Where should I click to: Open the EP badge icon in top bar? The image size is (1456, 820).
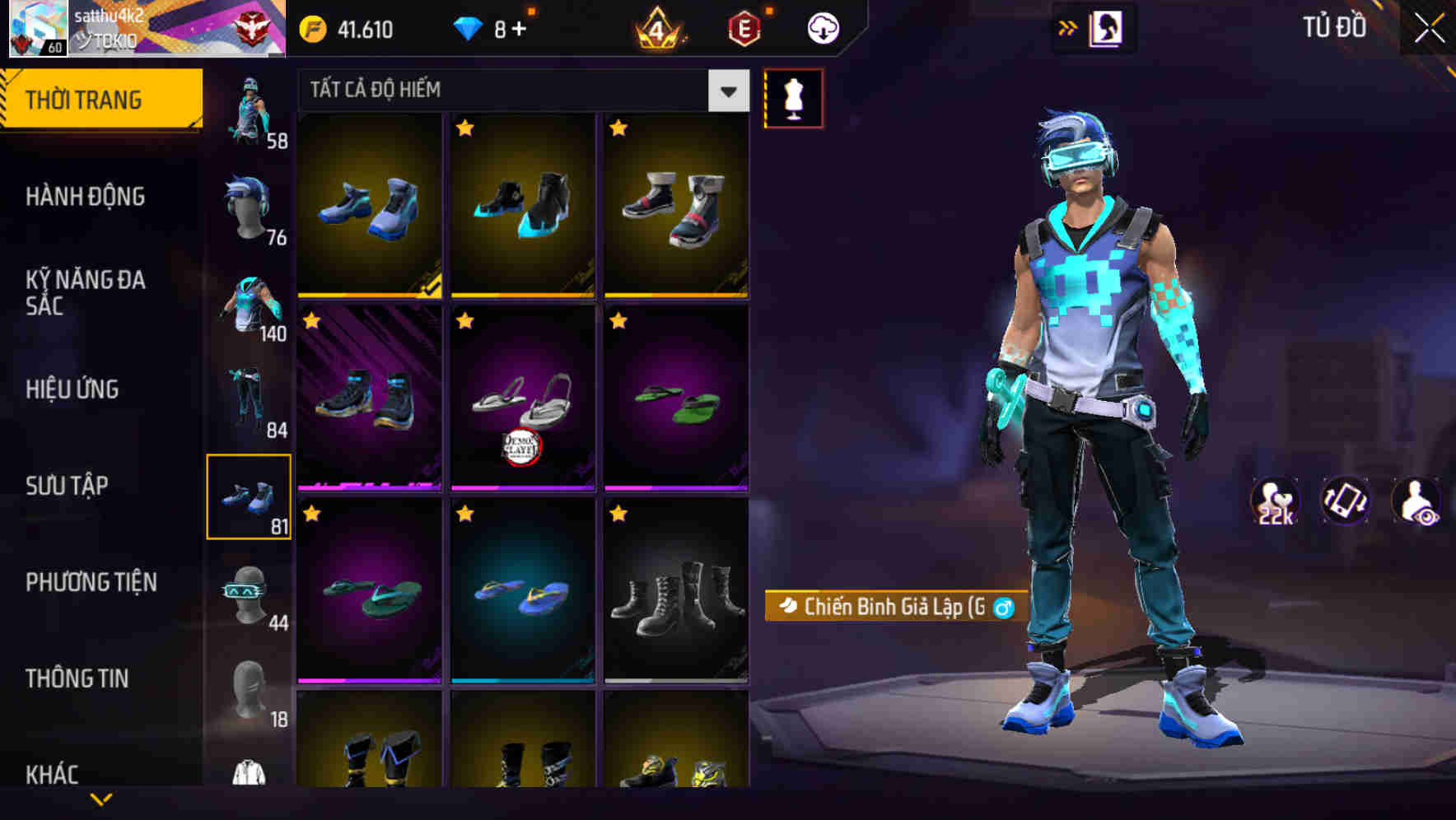click(x=745, y=27)
